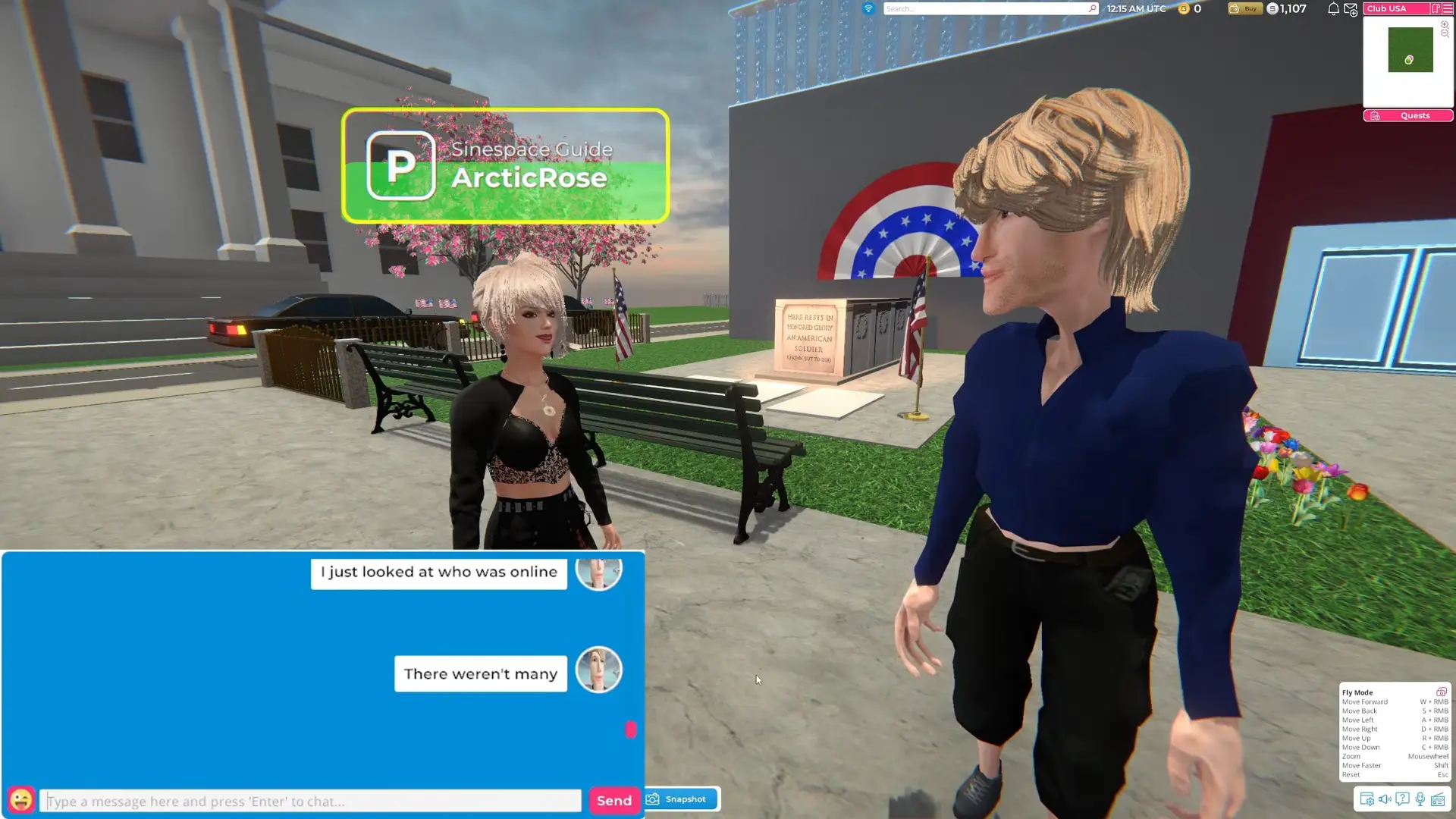
Task: Expand the Fly Mode camera icon
Action: click(x=1442, y=692)
